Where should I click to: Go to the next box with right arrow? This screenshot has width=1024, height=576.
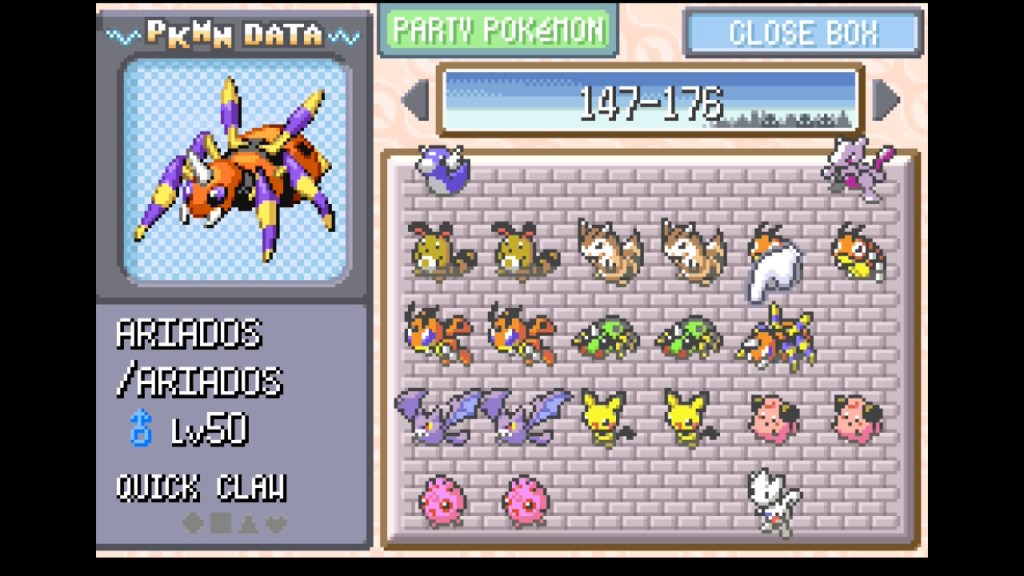pos(885,100)
